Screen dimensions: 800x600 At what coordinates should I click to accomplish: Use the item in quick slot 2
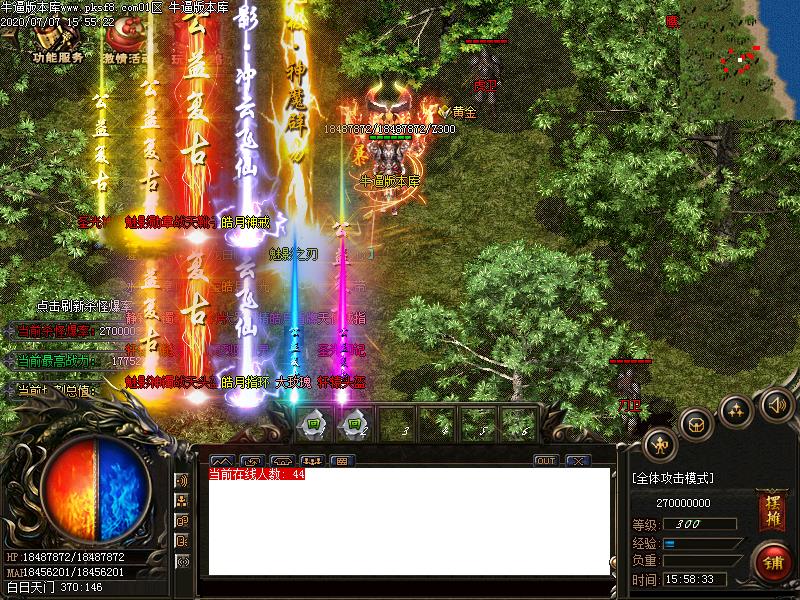pyautogui.click(x=352, y=422)
